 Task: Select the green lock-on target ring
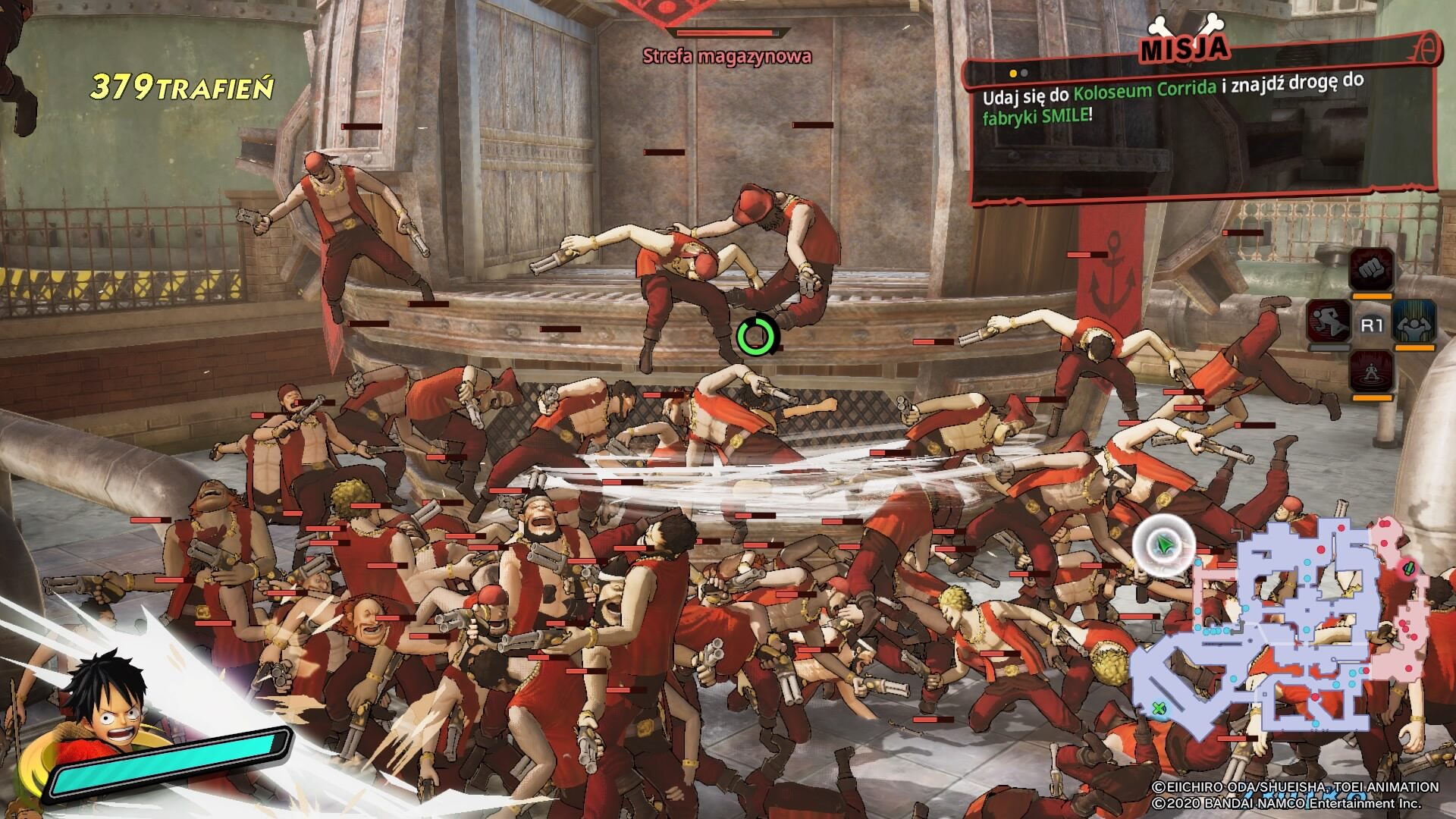757,336
